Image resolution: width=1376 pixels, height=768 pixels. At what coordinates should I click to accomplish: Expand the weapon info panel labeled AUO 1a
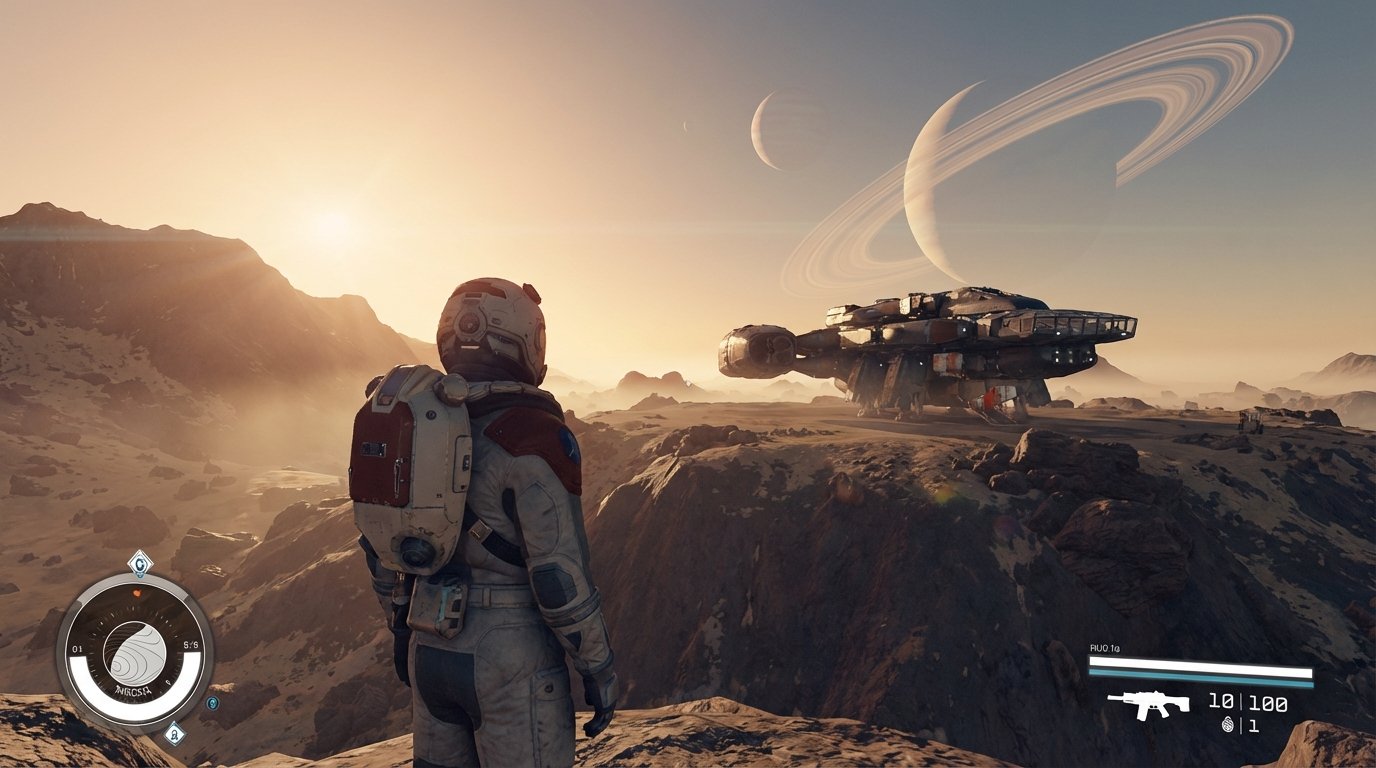coord(1104,647)
